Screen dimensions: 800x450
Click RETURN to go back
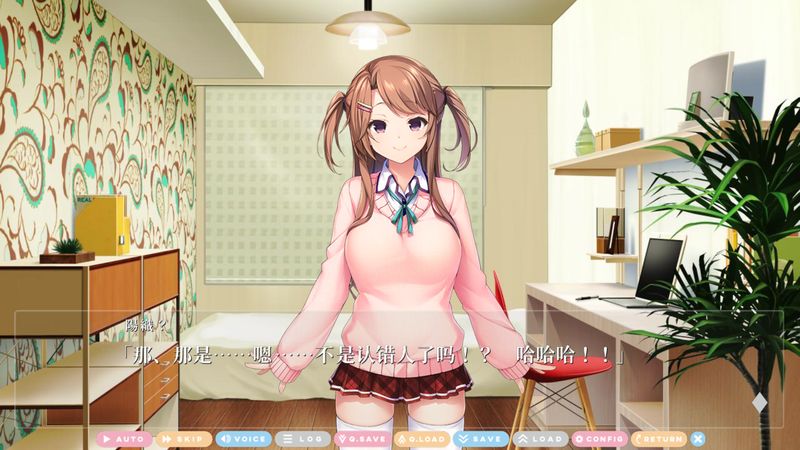coord(658,439)
